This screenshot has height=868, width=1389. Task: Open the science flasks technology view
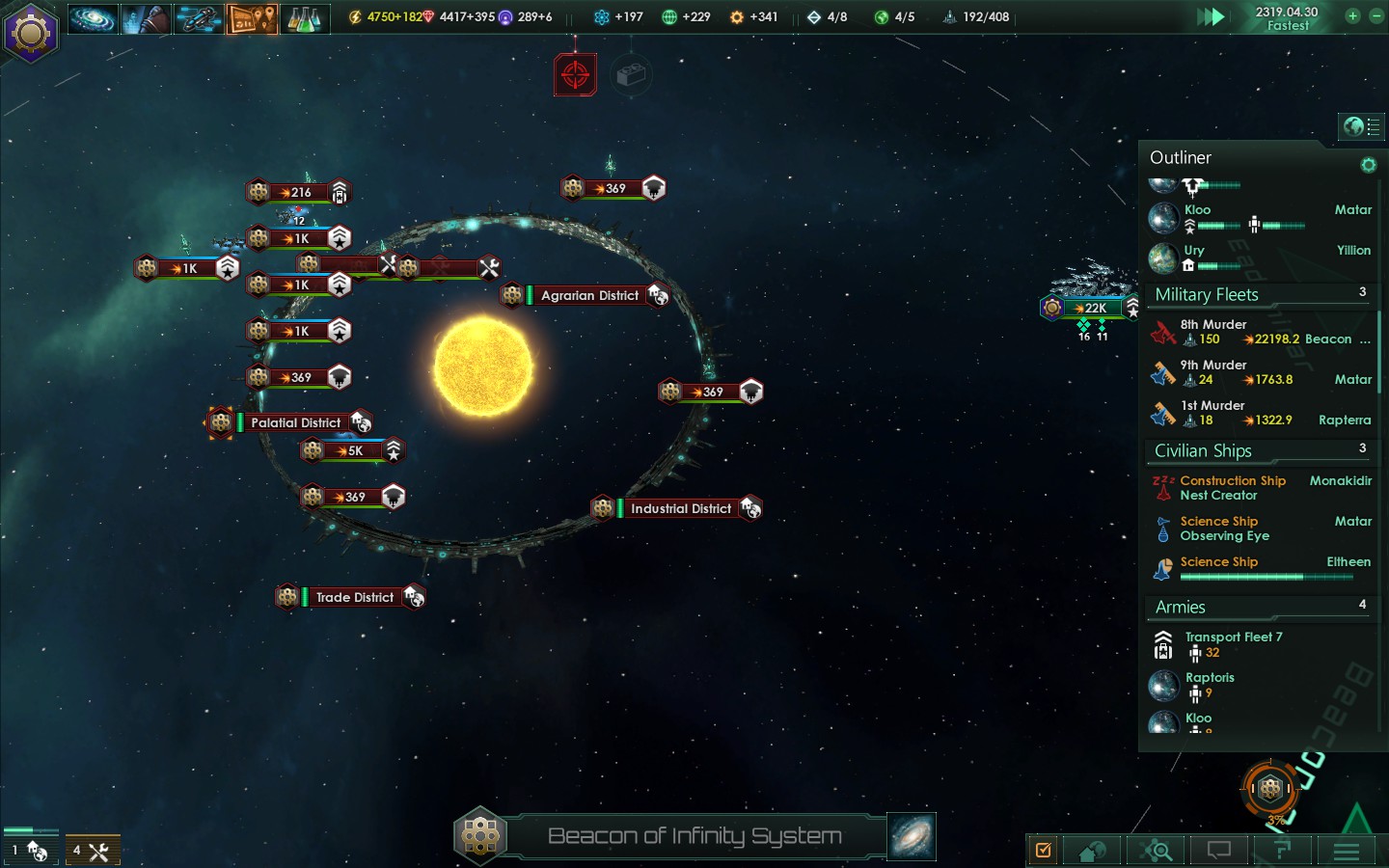point(304,18)
